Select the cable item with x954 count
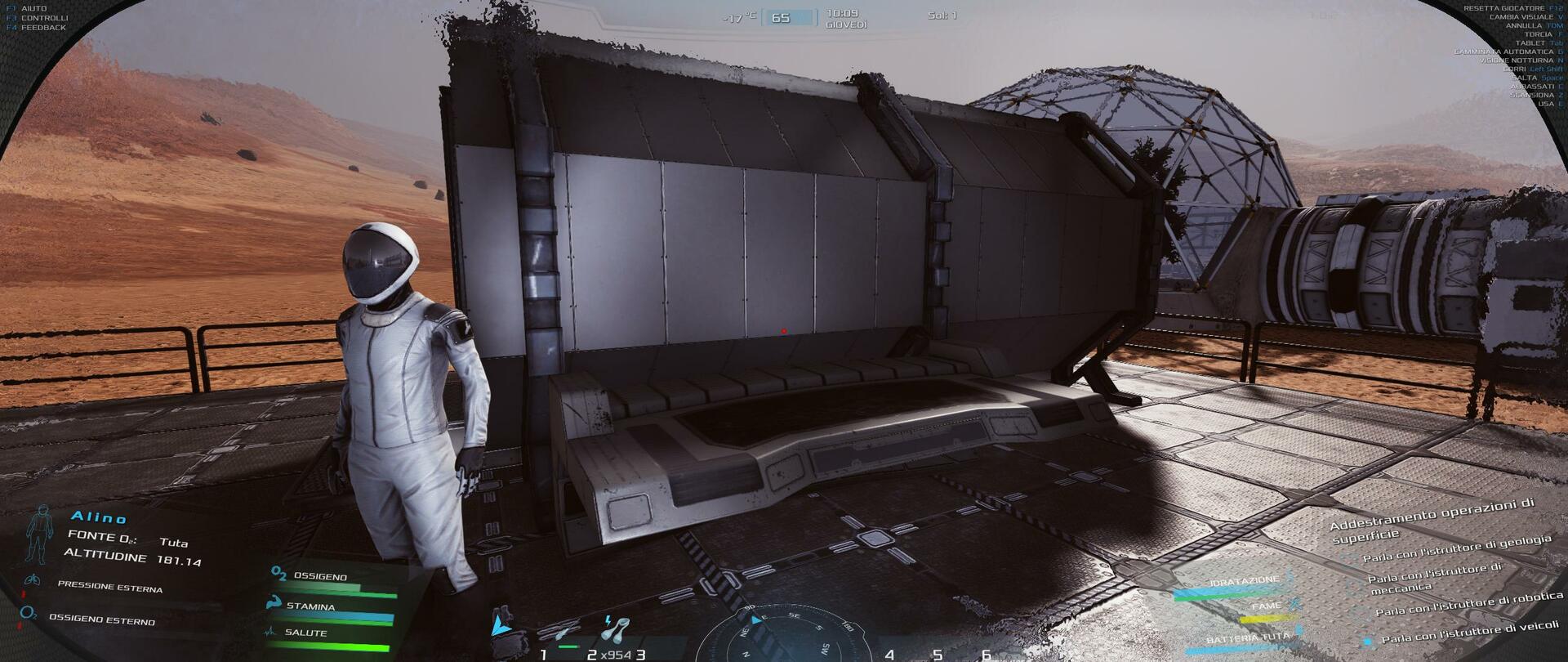The height and width of the screenshot is (662, 1568). coord(614,629)
